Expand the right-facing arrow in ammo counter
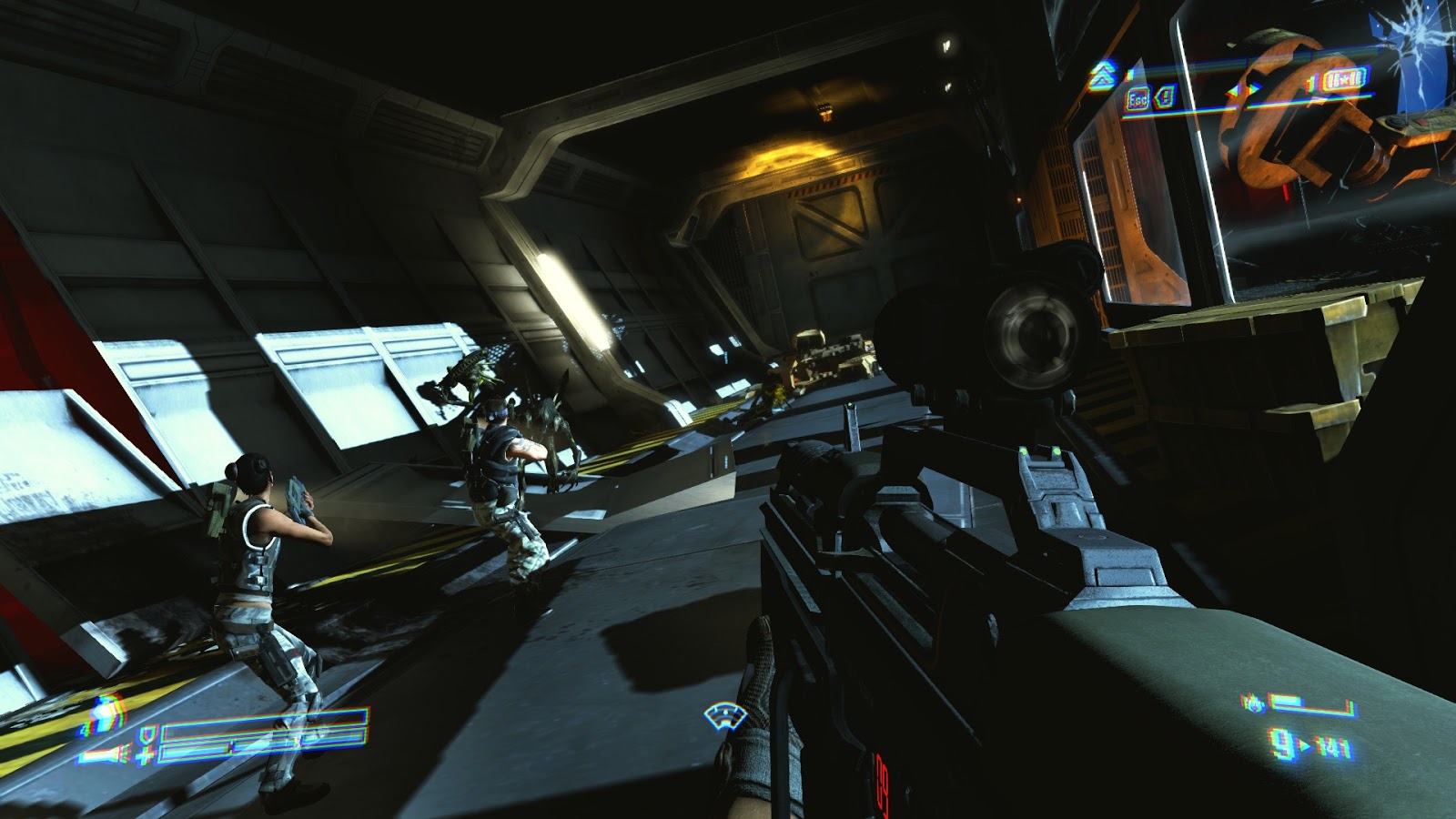The image size is (1456, 819). pyautogui.click(x=1307, y=744)
